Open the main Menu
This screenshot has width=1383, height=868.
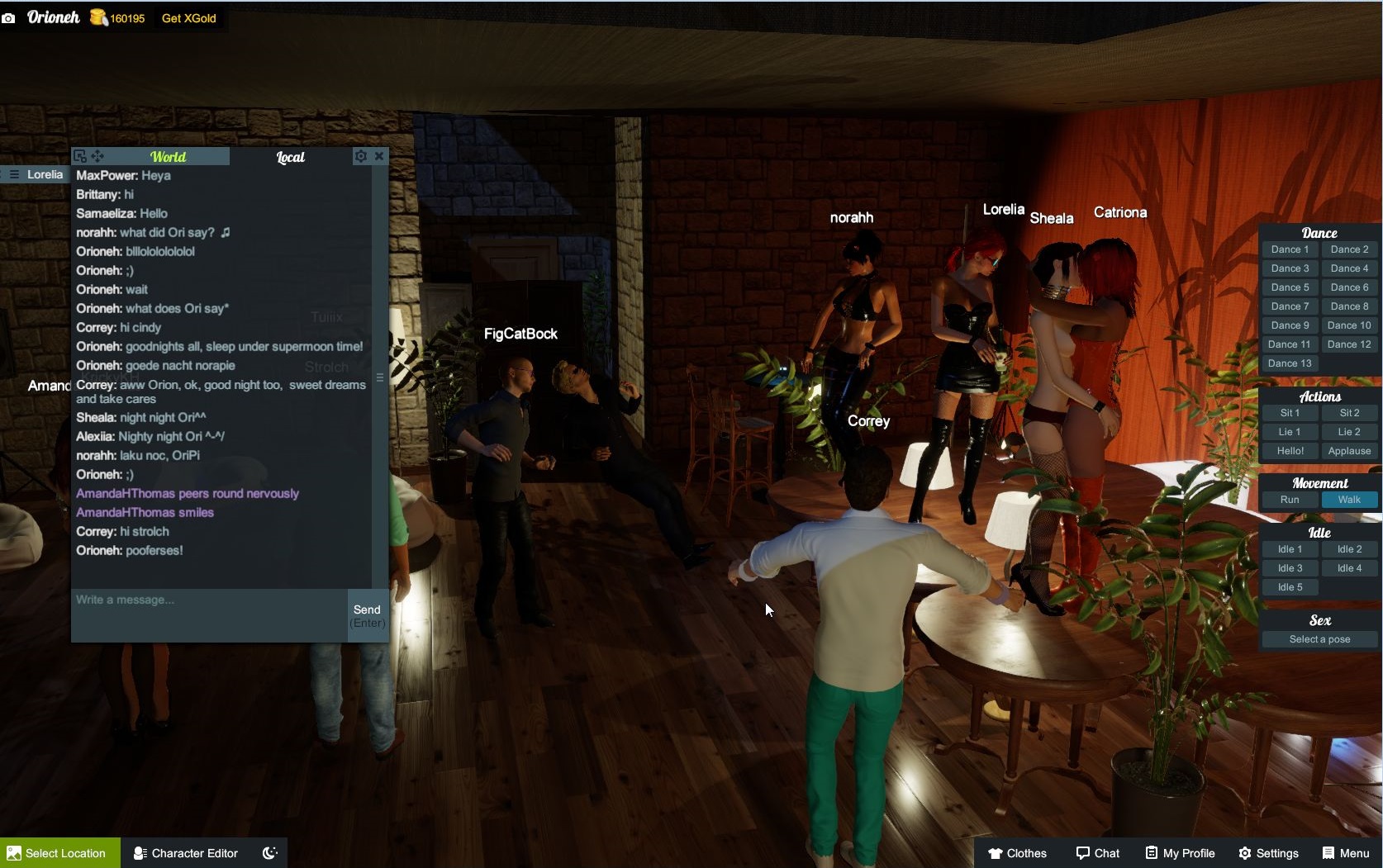pos(1345,853)
